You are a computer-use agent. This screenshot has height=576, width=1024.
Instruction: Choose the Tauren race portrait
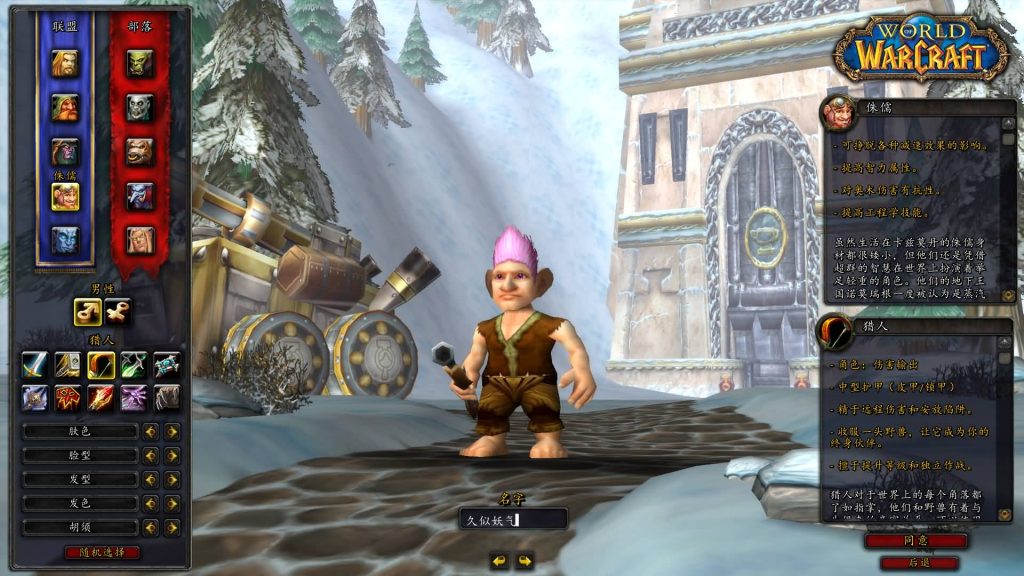pyautogui.click(x=140, y=151)
